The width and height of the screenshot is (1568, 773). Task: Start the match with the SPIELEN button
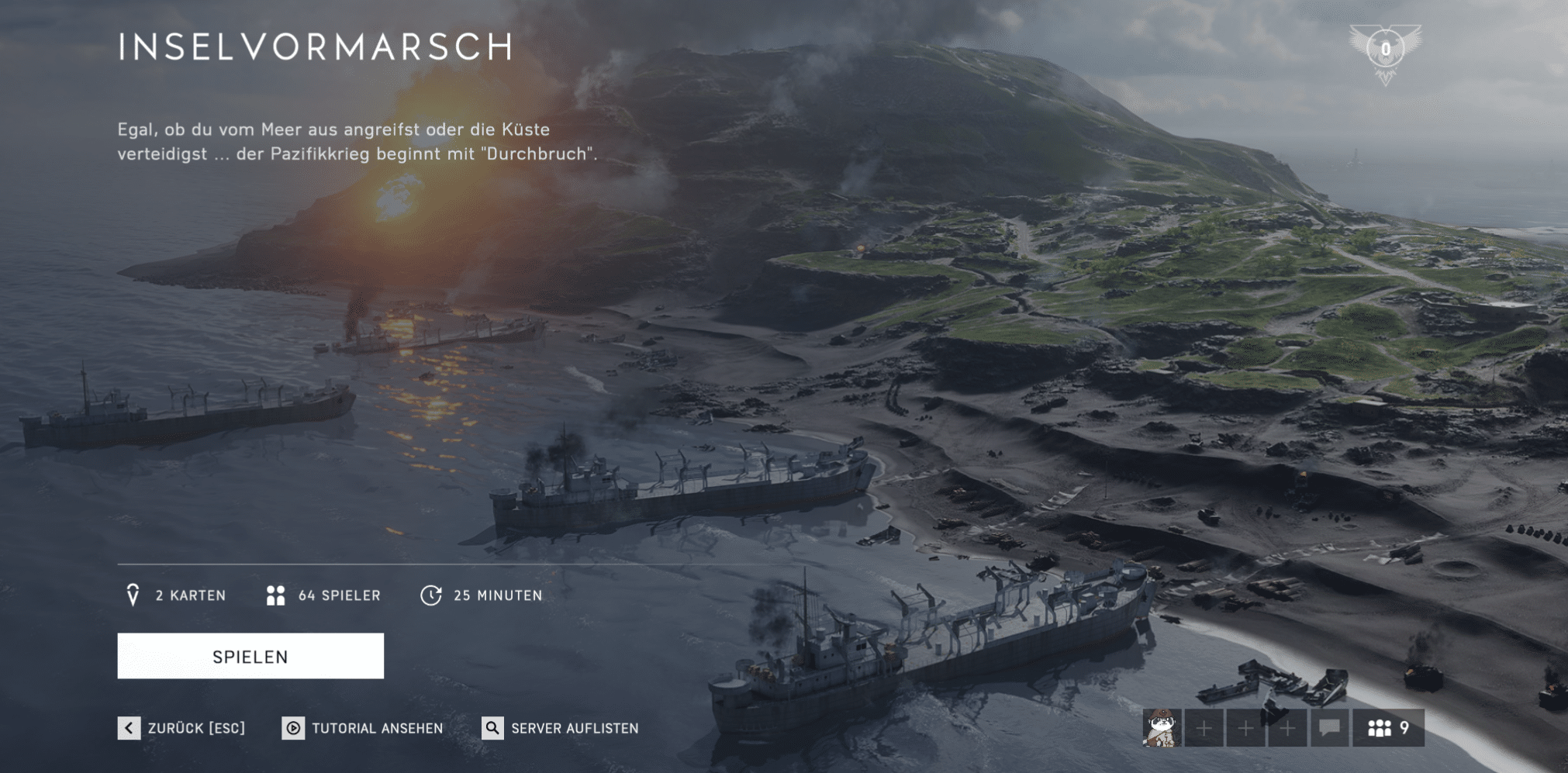(250, 656)
